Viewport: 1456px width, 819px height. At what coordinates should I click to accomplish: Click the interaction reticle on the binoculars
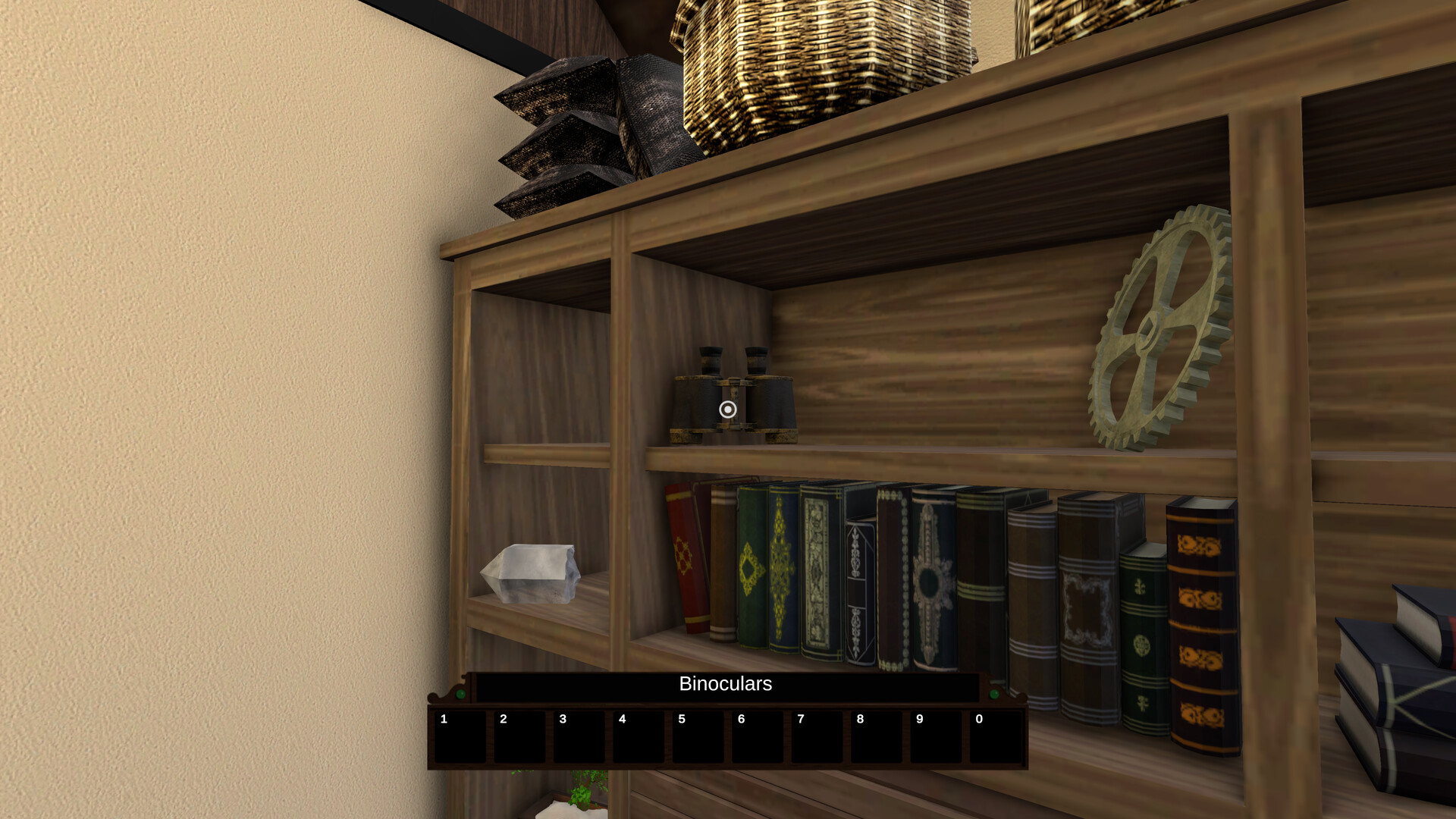pyautogui.click(x=727, y=409)
